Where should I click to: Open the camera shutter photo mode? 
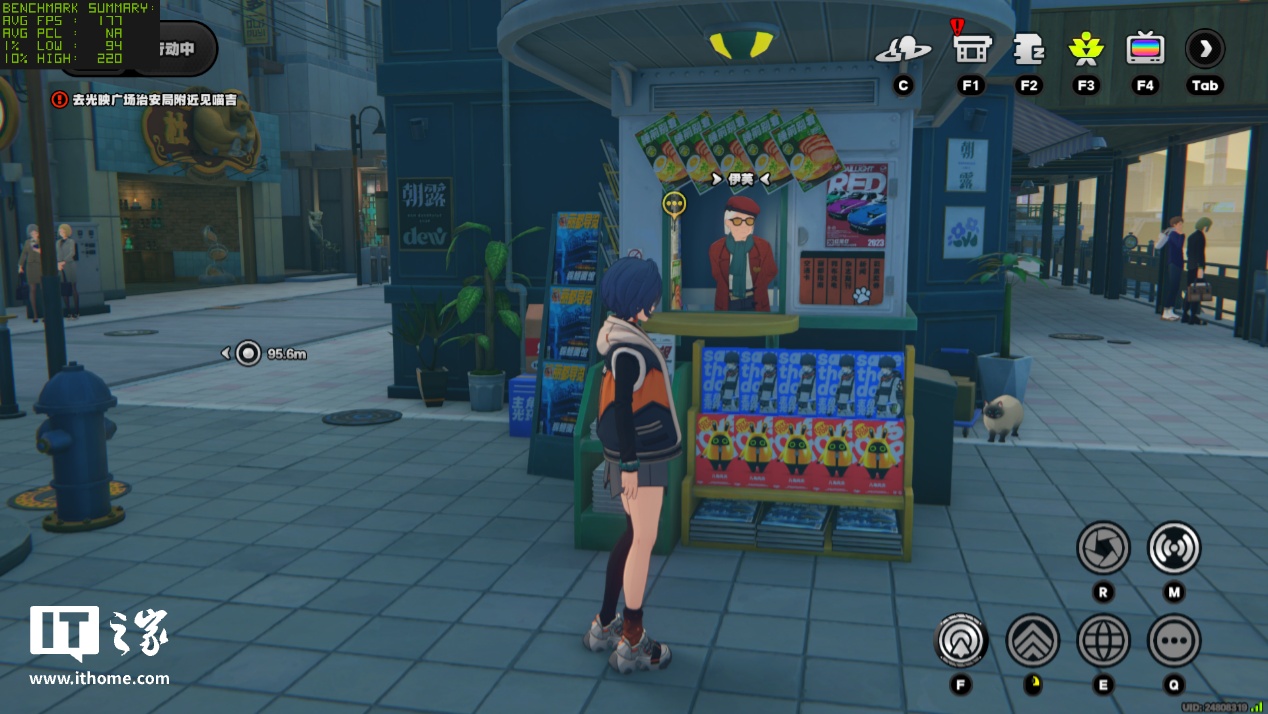(1103, 547)
